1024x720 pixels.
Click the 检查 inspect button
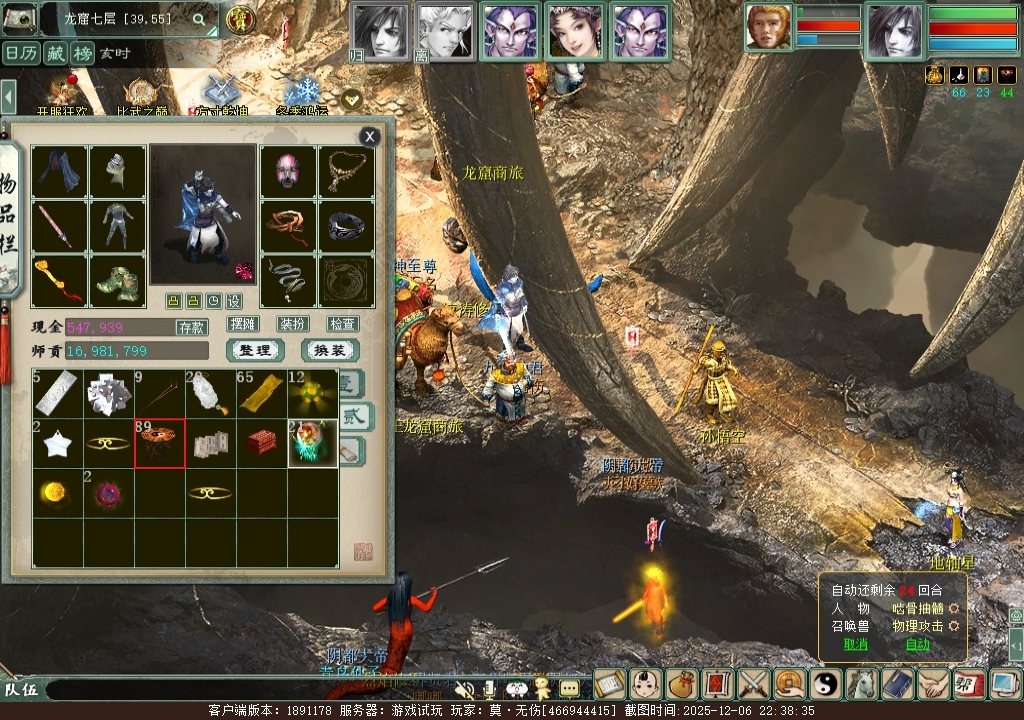click(343, 324)
